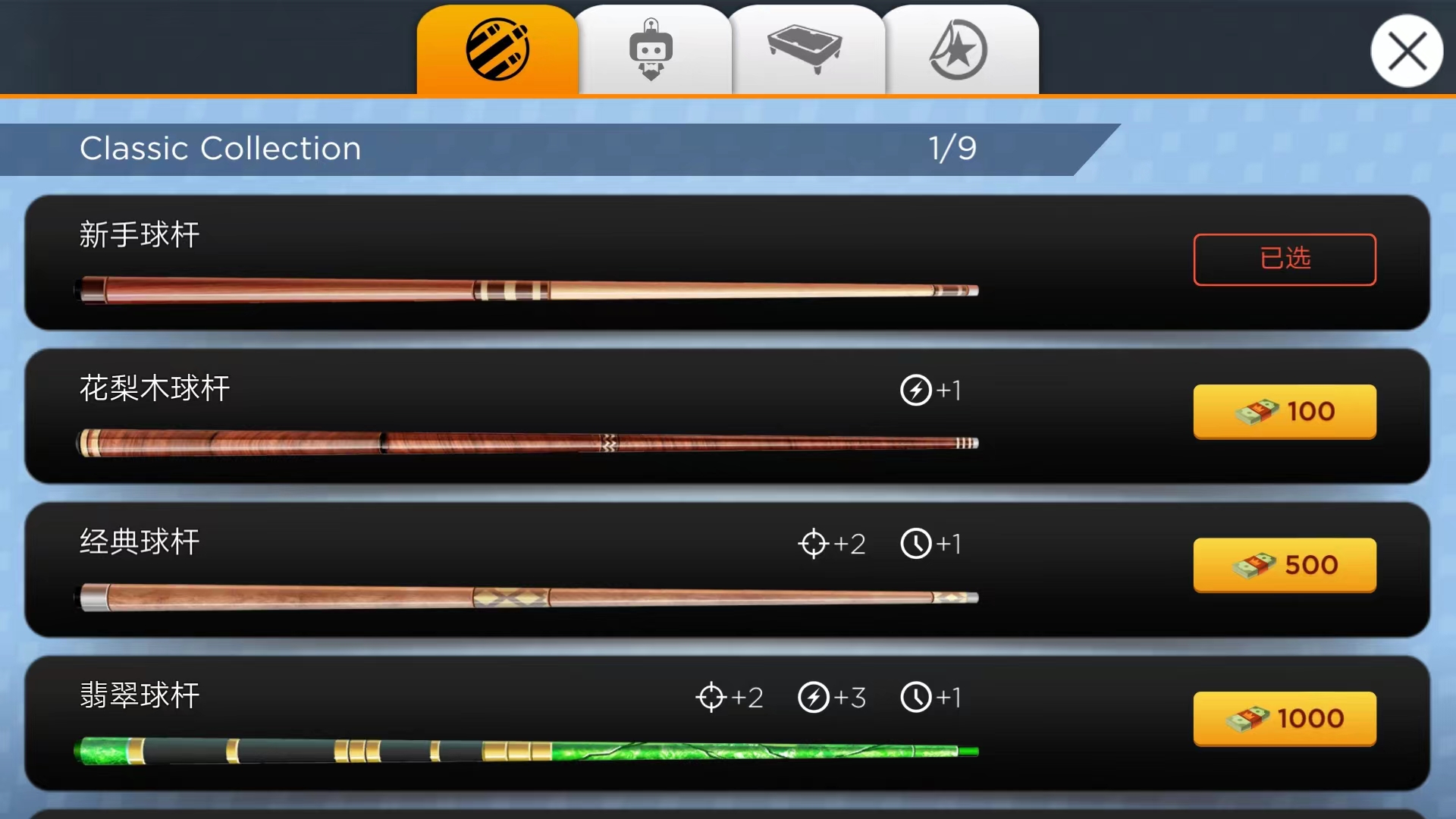Open the star badge tab

click(959, 50)
